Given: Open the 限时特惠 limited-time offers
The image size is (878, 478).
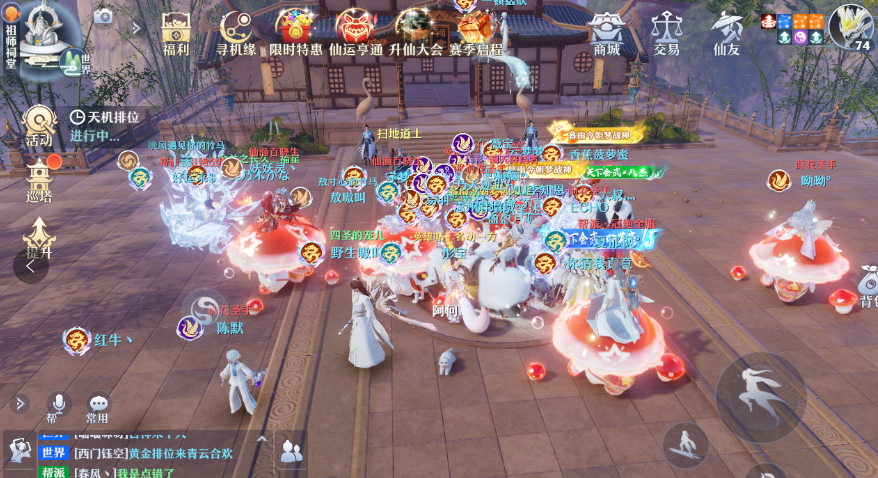Looking at the screenshot, I should click(x=296, y=31).
